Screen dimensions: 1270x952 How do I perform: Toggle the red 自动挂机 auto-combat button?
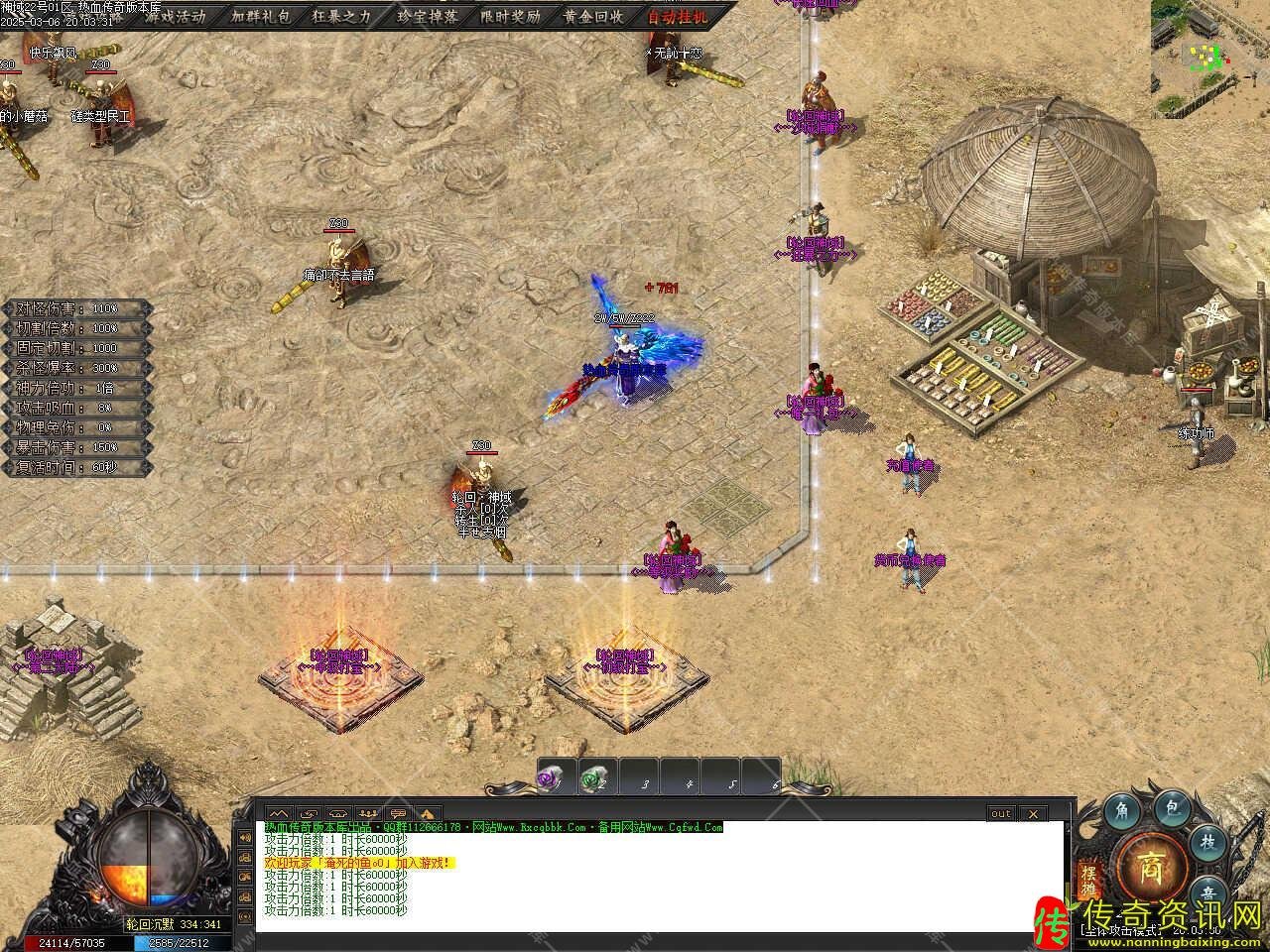pyautogui.click(x=679, y=16)
